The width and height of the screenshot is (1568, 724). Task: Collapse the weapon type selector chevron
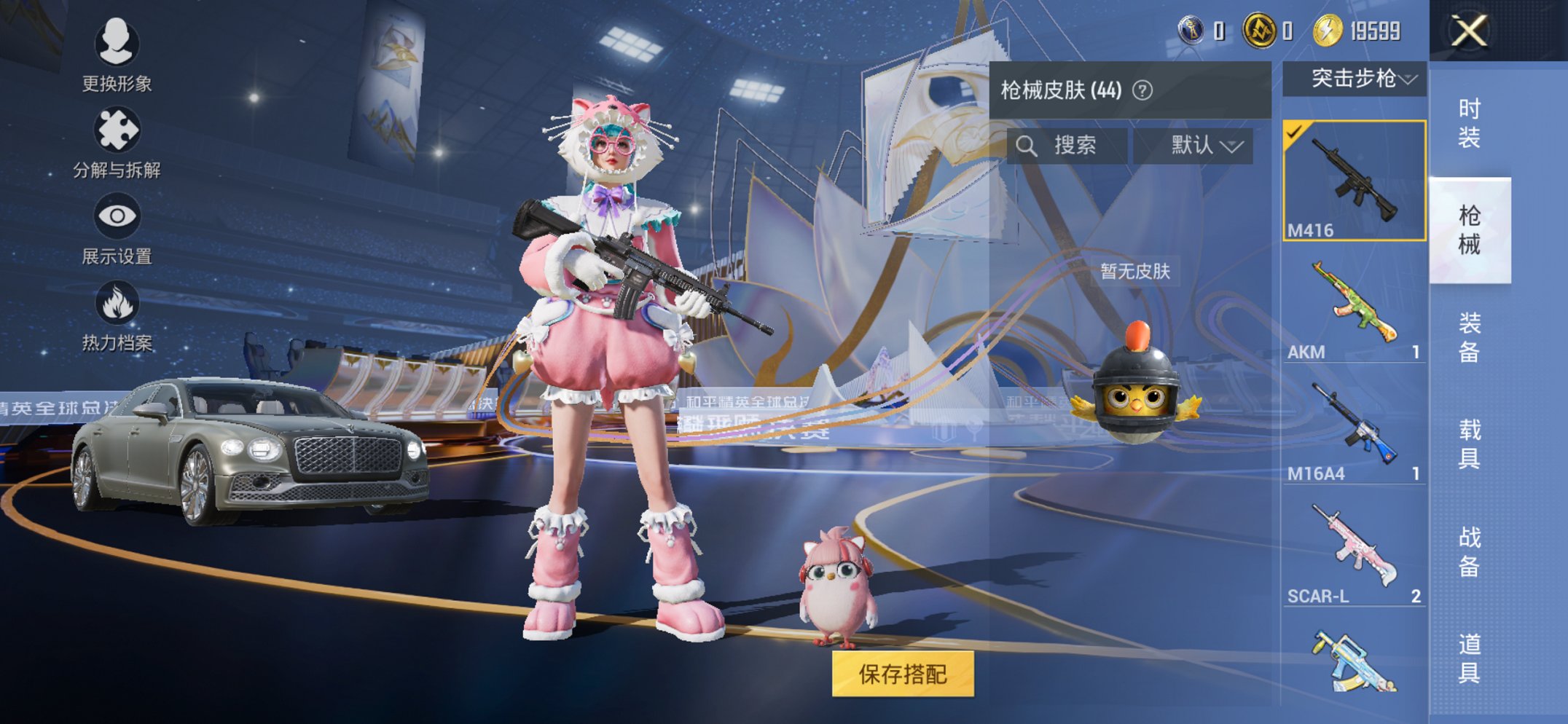tap(1411, 82)
